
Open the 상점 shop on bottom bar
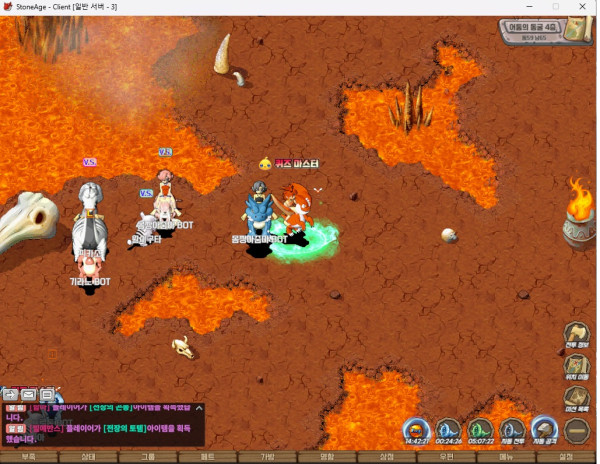387,457
